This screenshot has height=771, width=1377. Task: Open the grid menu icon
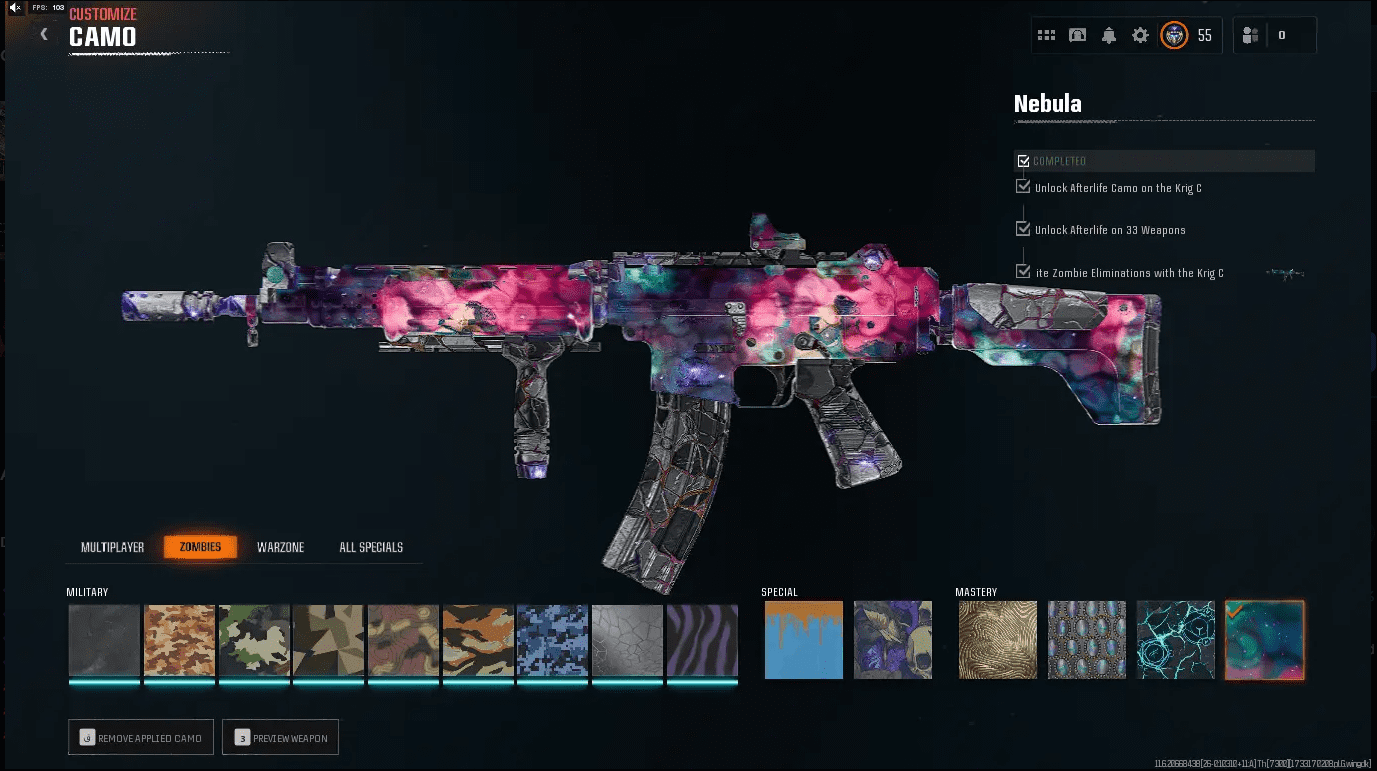[x=1046, y=35]
